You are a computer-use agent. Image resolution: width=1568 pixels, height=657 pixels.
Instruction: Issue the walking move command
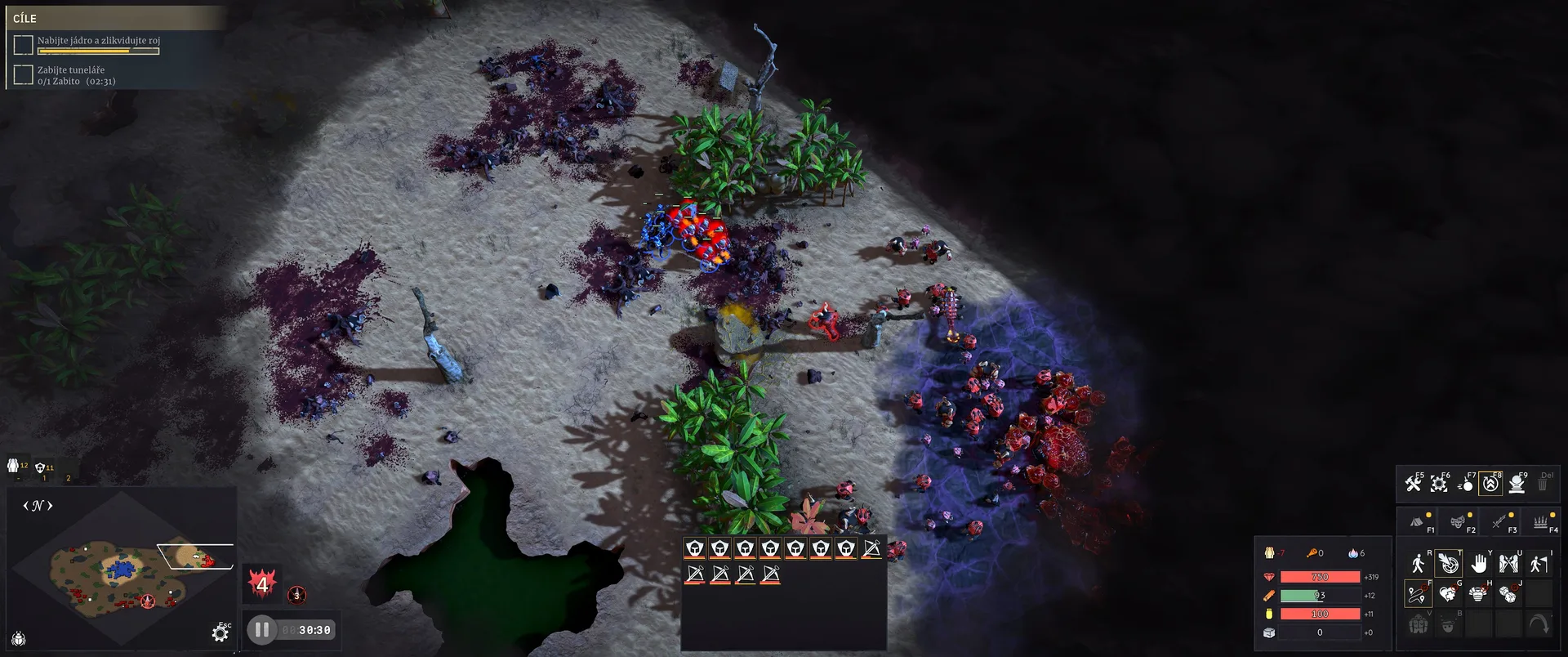(1418, 564)
